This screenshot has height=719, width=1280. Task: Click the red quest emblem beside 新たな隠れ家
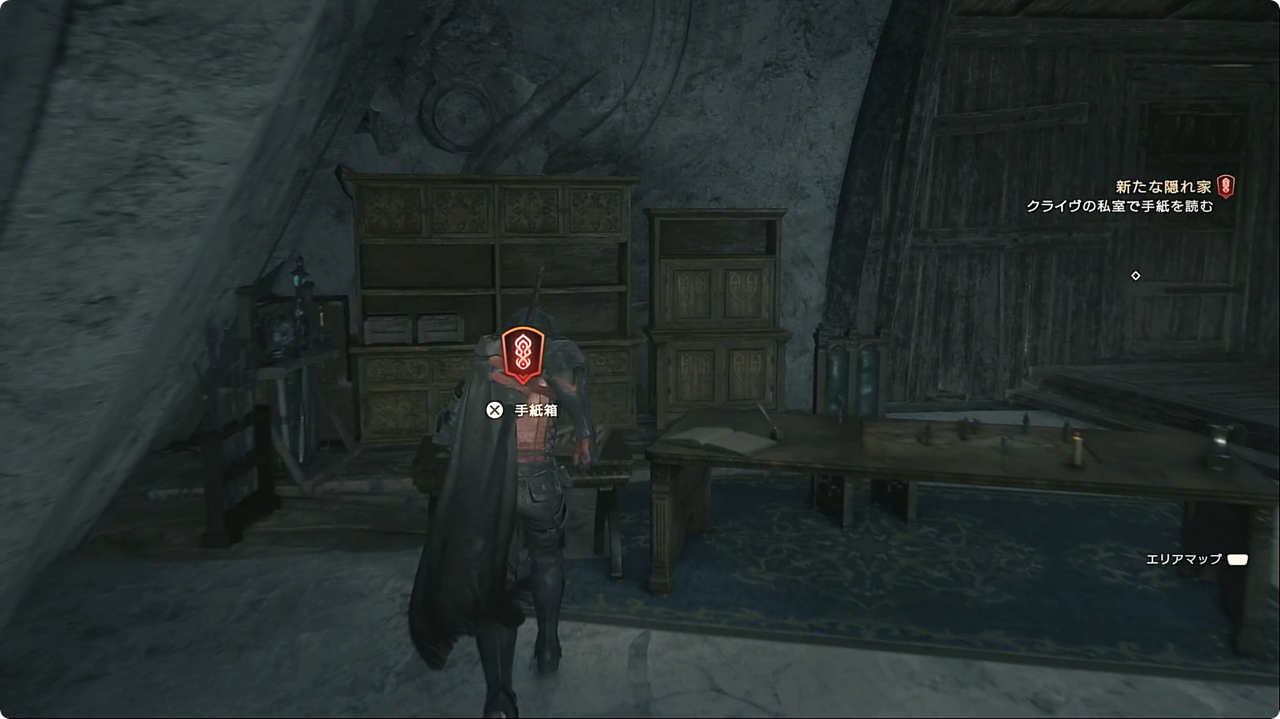[1225, 187]
